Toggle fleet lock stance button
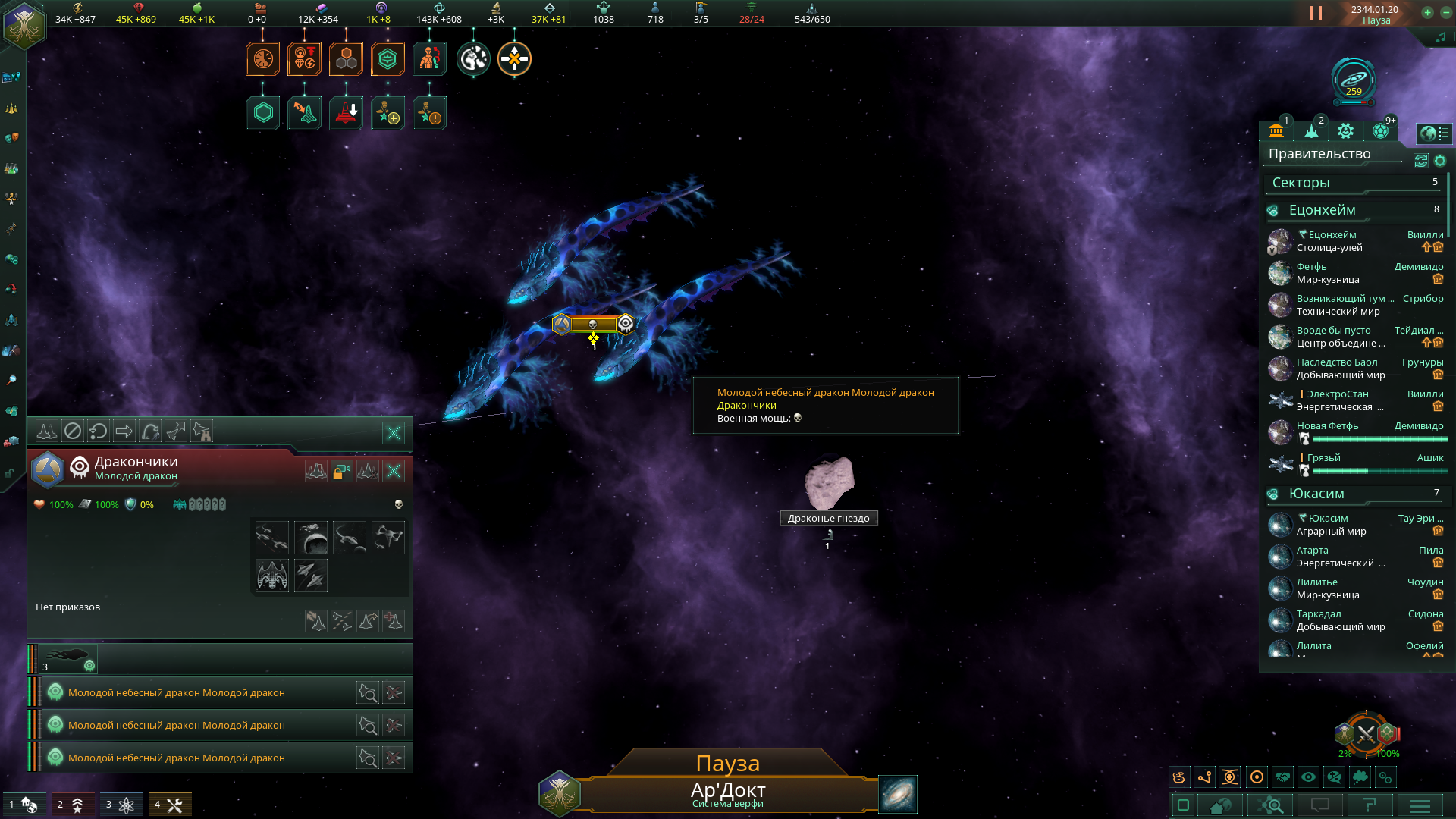Screen dimensions: 1456x819 point(342,472)
